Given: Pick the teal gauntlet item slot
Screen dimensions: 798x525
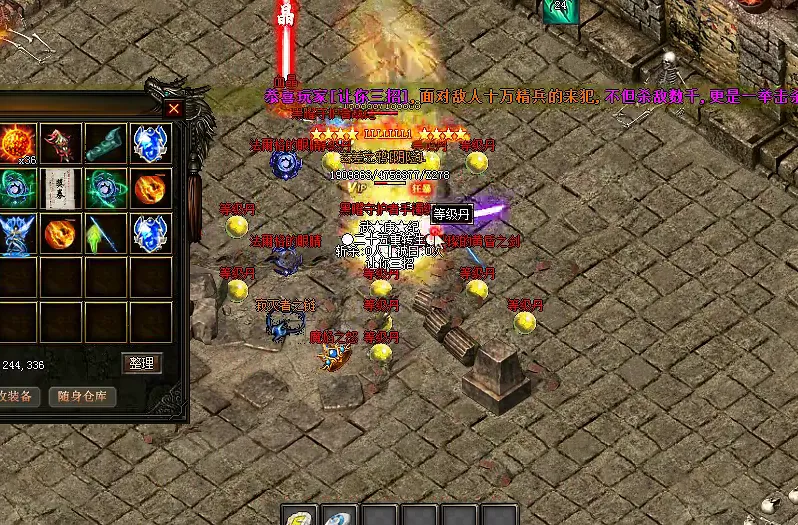Looking at the screenshot, I should click(105, 143).
